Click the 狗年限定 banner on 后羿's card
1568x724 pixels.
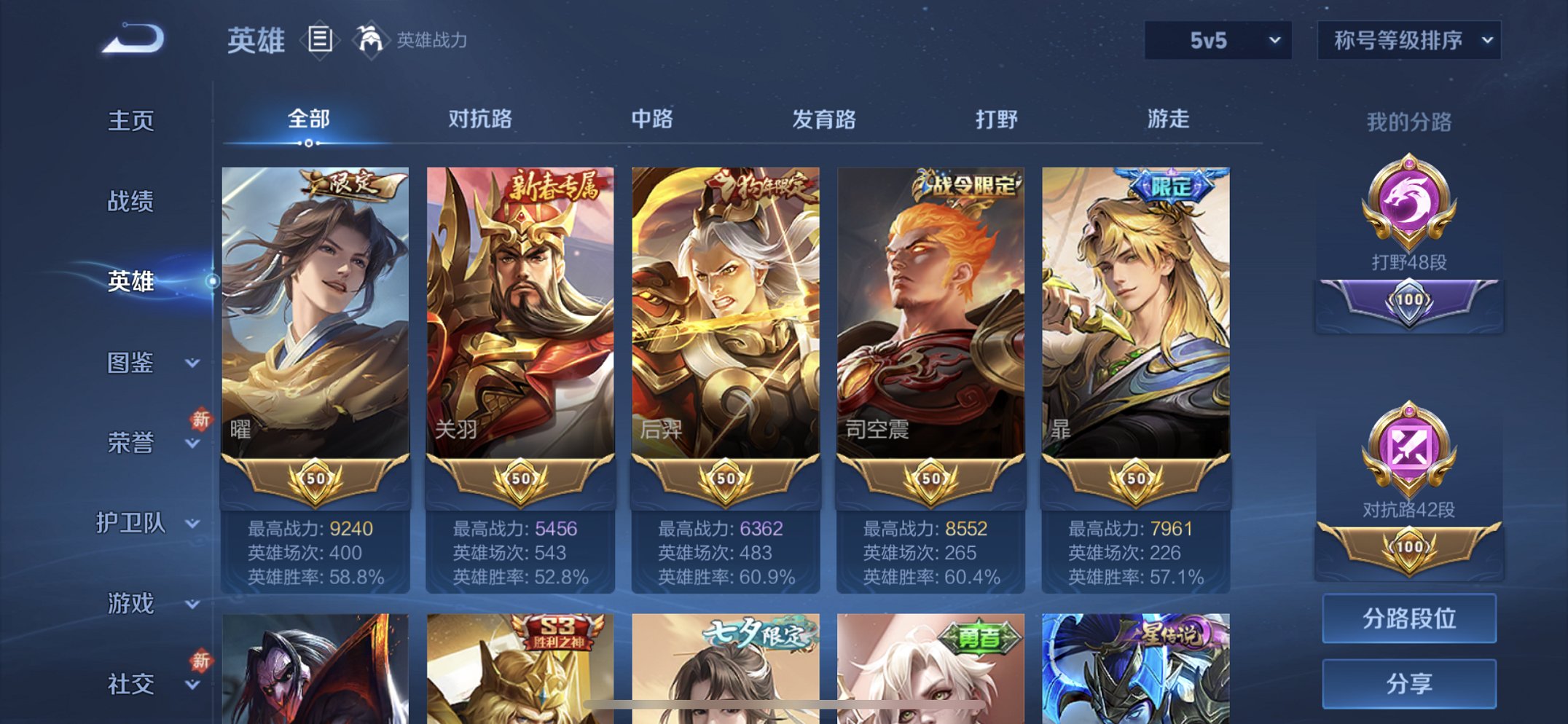click(x=764, y=187)
